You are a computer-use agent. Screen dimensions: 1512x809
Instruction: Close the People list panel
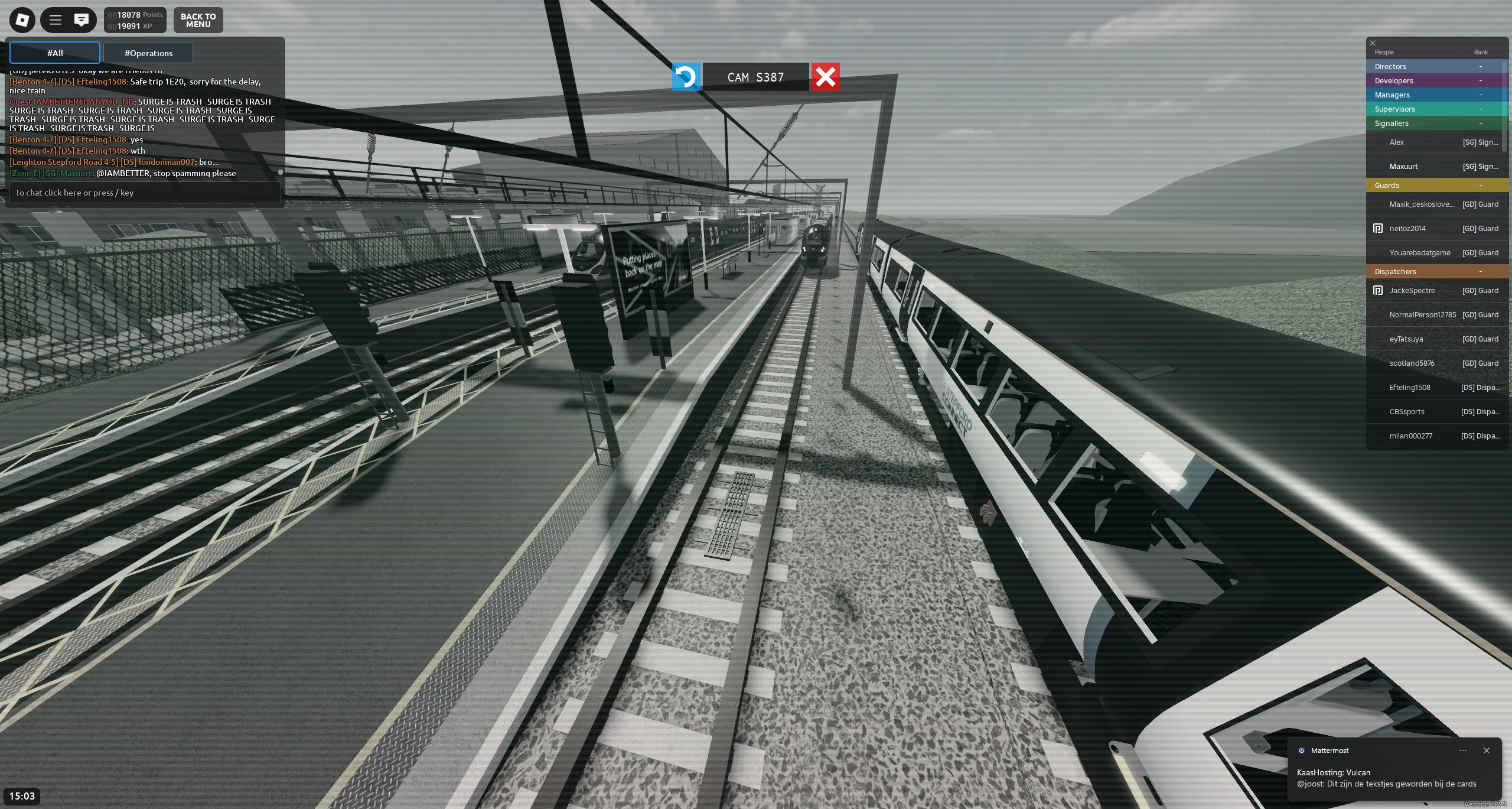(x=1373, y=43)
